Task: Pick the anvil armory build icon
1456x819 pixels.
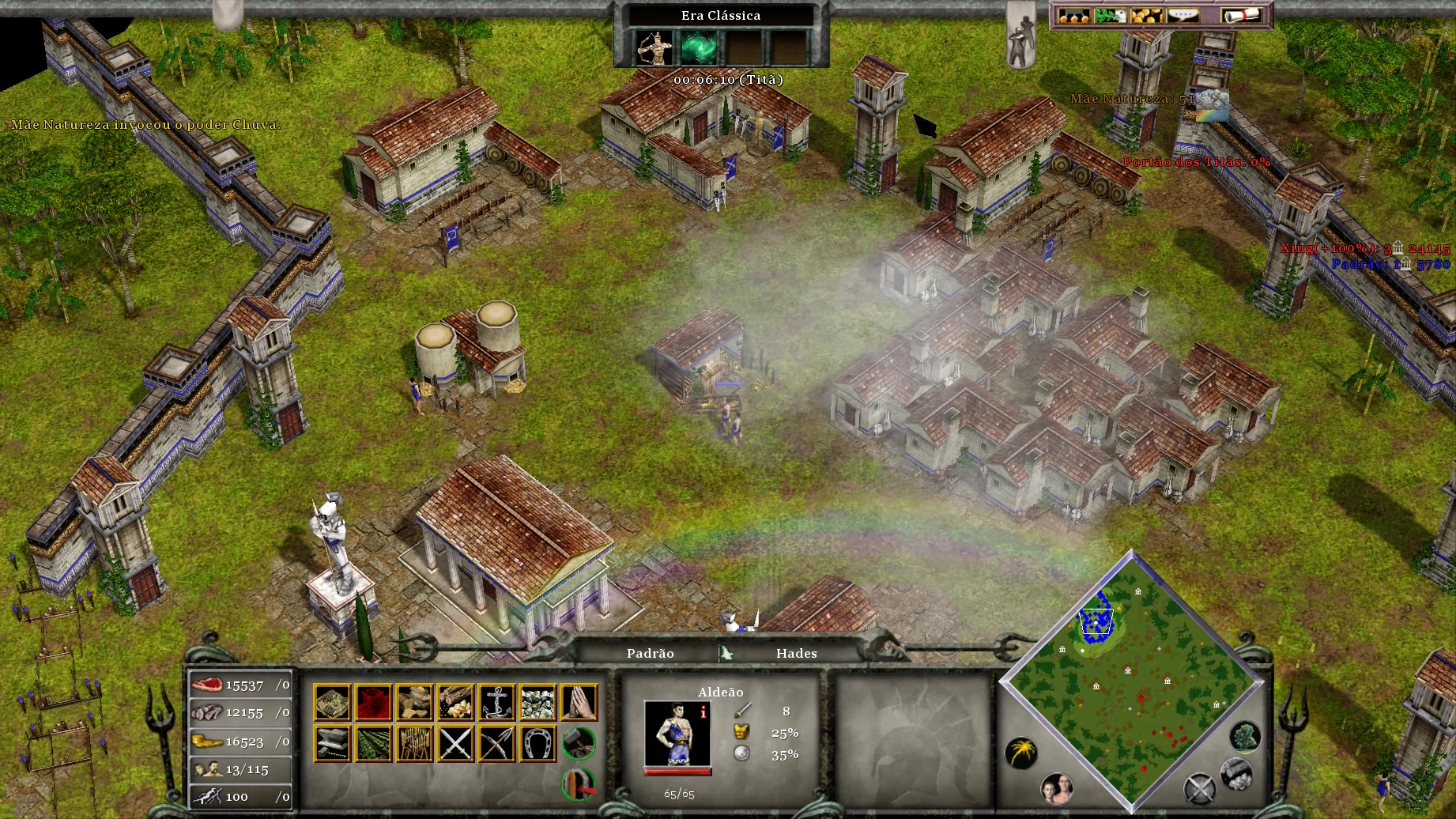Action: pyautogui.click(x=332, y=744)
